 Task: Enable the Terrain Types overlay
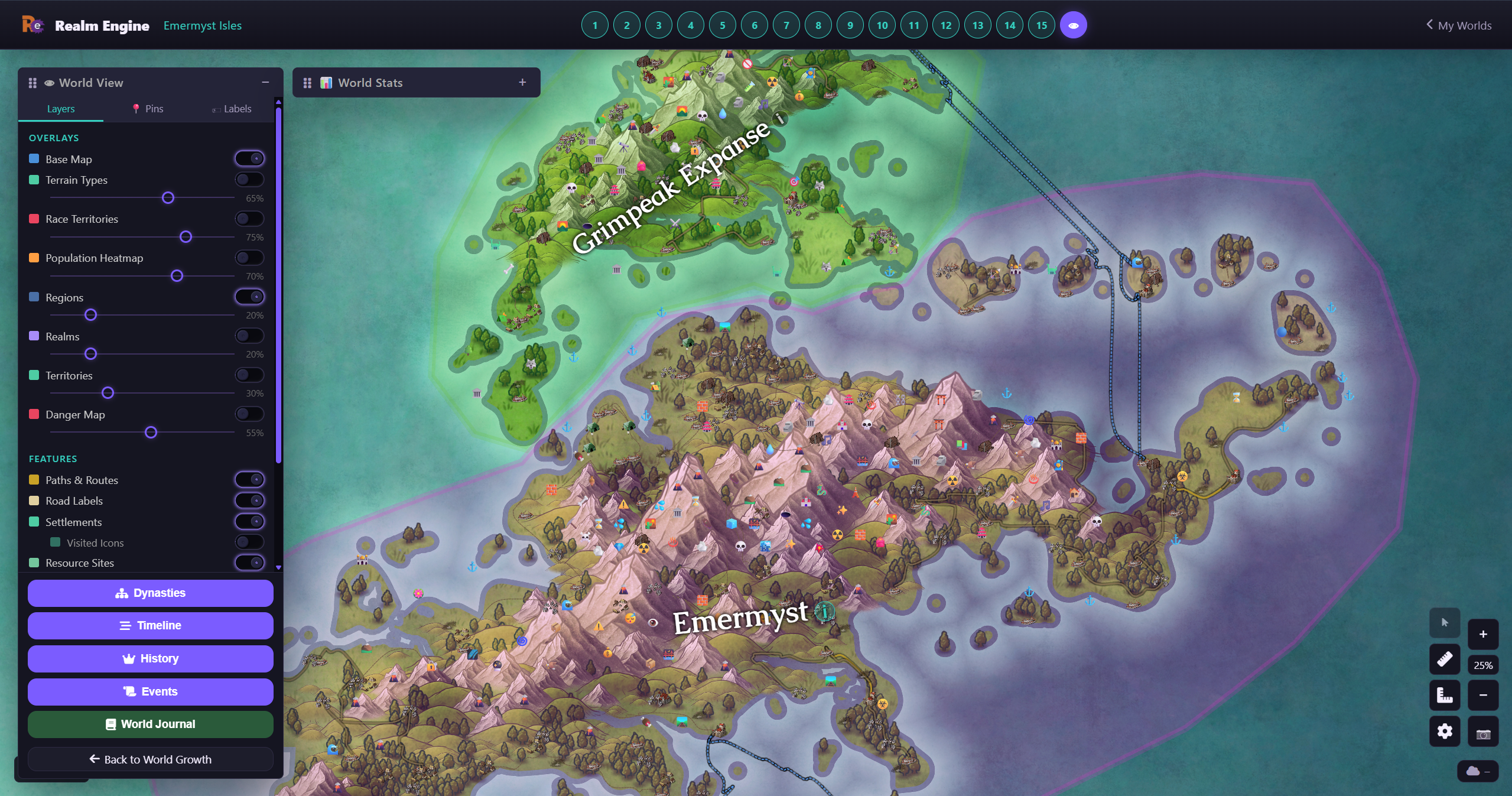coord(249,178)
